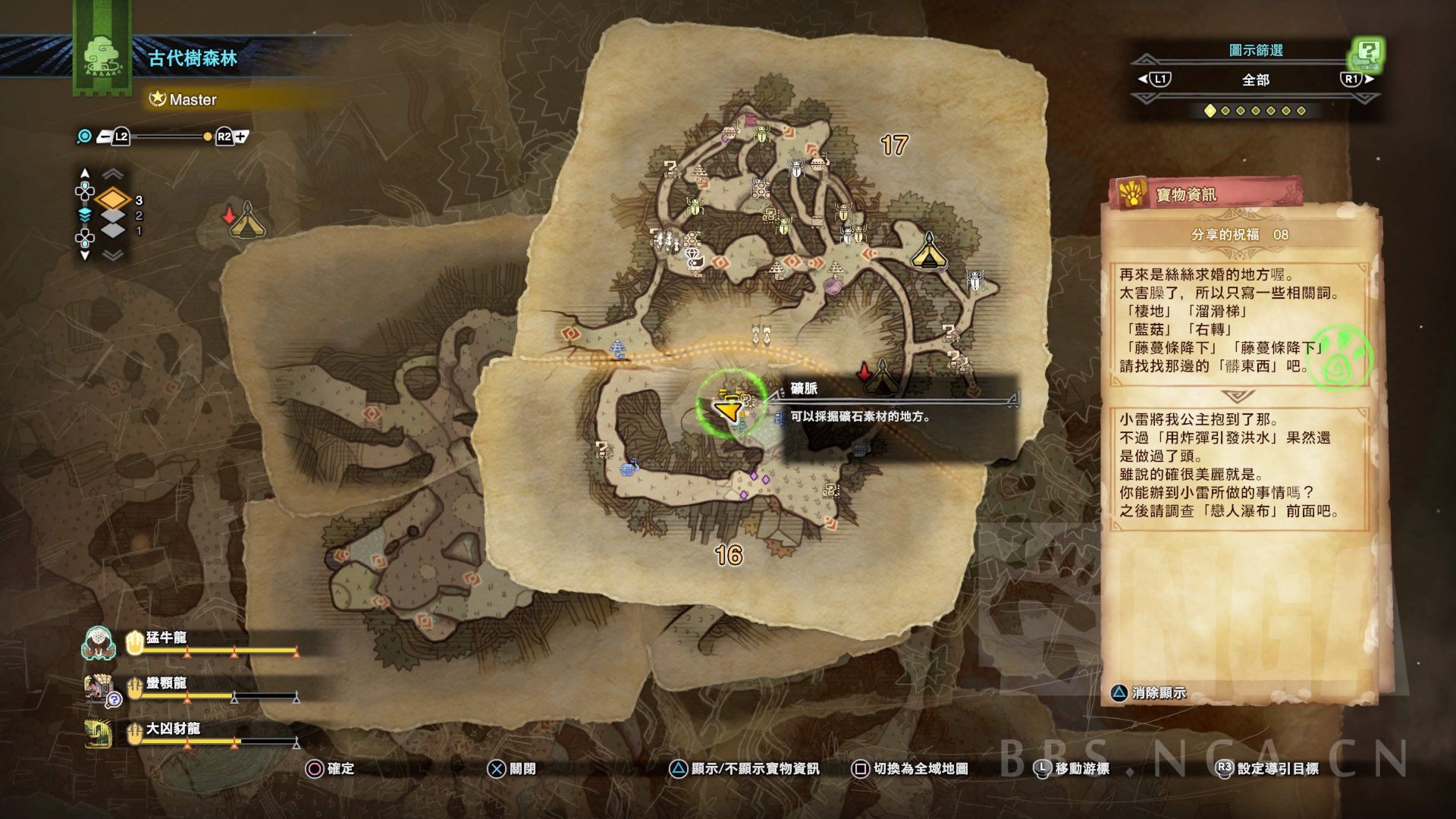This screenshot has width=1456, height=819.
Task: Click the area 16 number label
Action: click(x=729, y=555)
